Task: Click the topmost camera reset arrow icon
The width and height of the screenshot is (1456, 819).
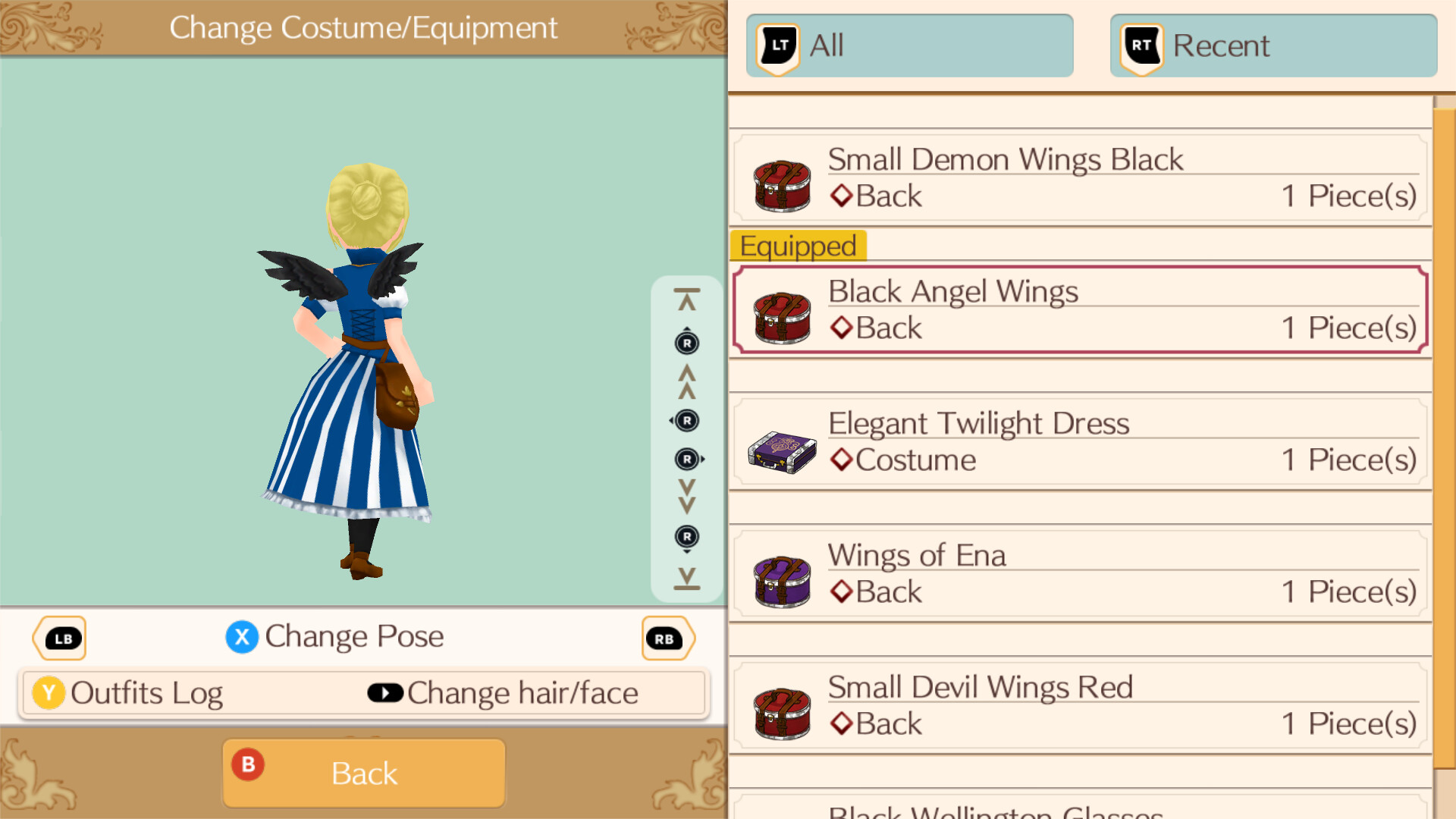Action: coord(686,297)
